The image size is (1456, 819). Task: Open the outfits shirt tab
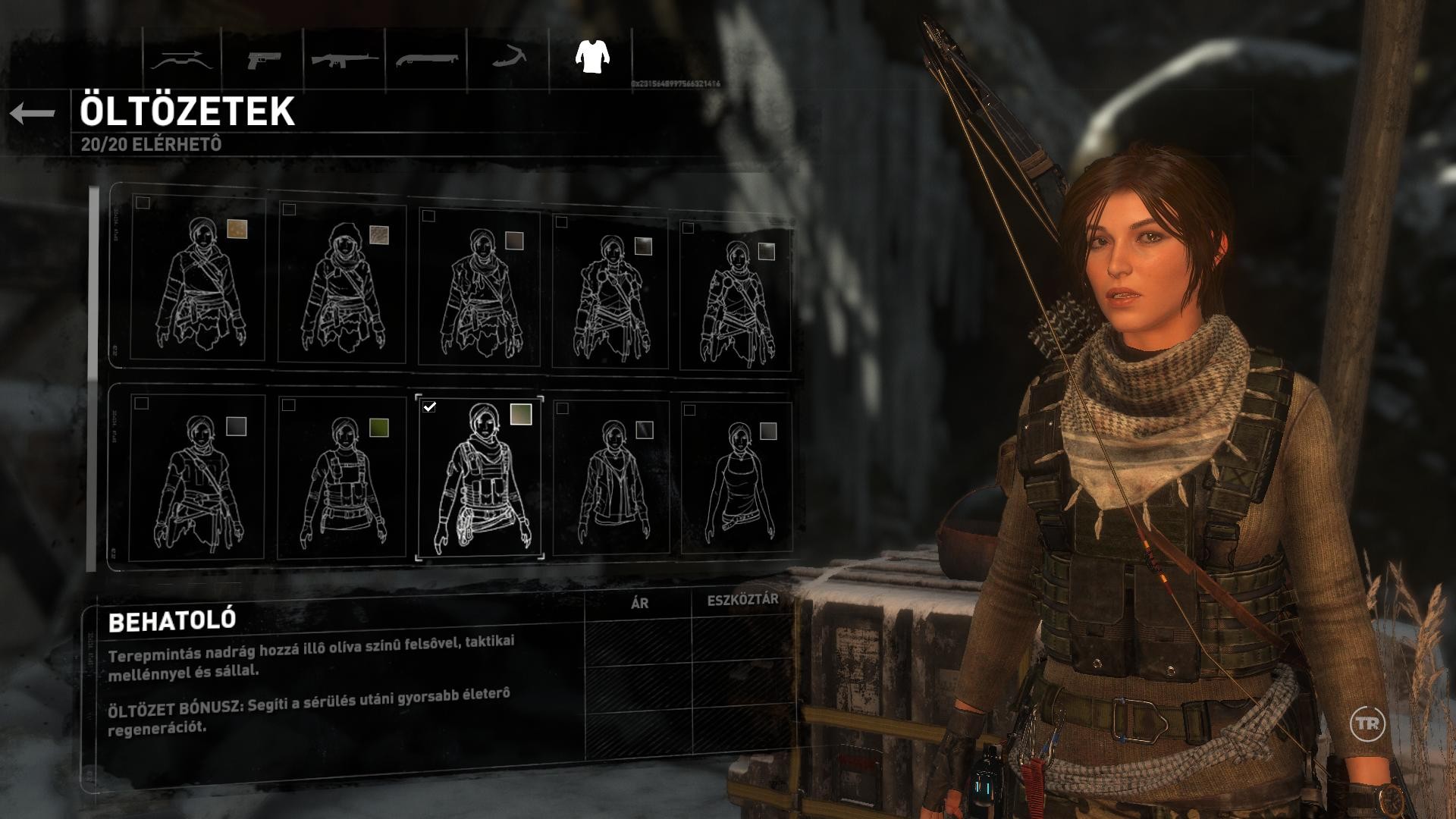591,56
